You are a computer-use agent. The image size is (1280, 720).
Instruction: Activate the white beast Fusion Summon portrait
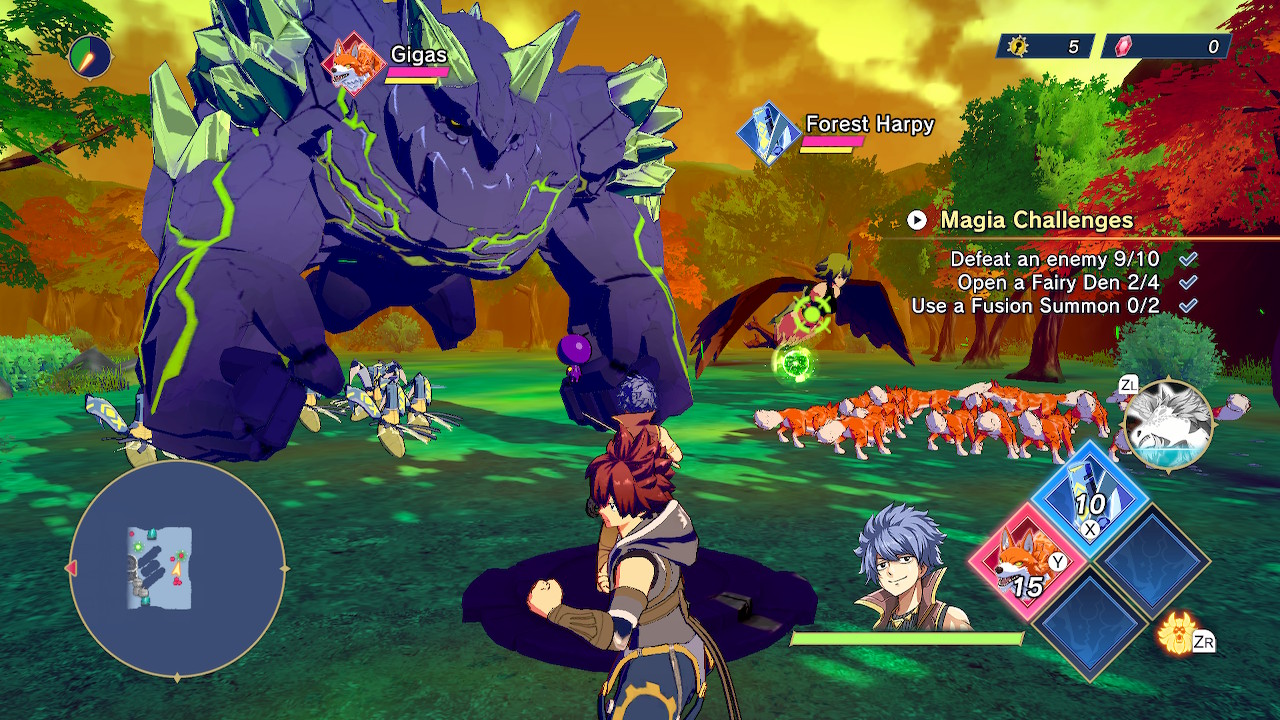pyautogui.click(x=1168, y=424)
